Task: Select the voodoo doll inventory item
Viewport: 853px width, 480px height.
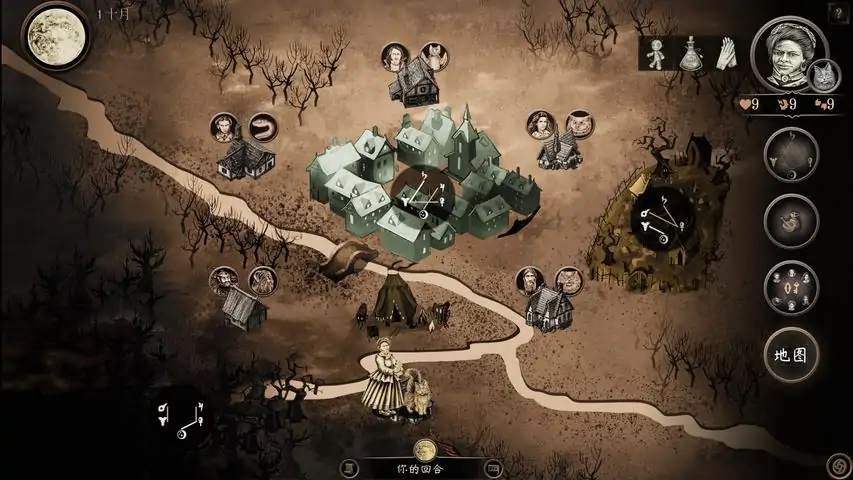Action: coord(657,54)
